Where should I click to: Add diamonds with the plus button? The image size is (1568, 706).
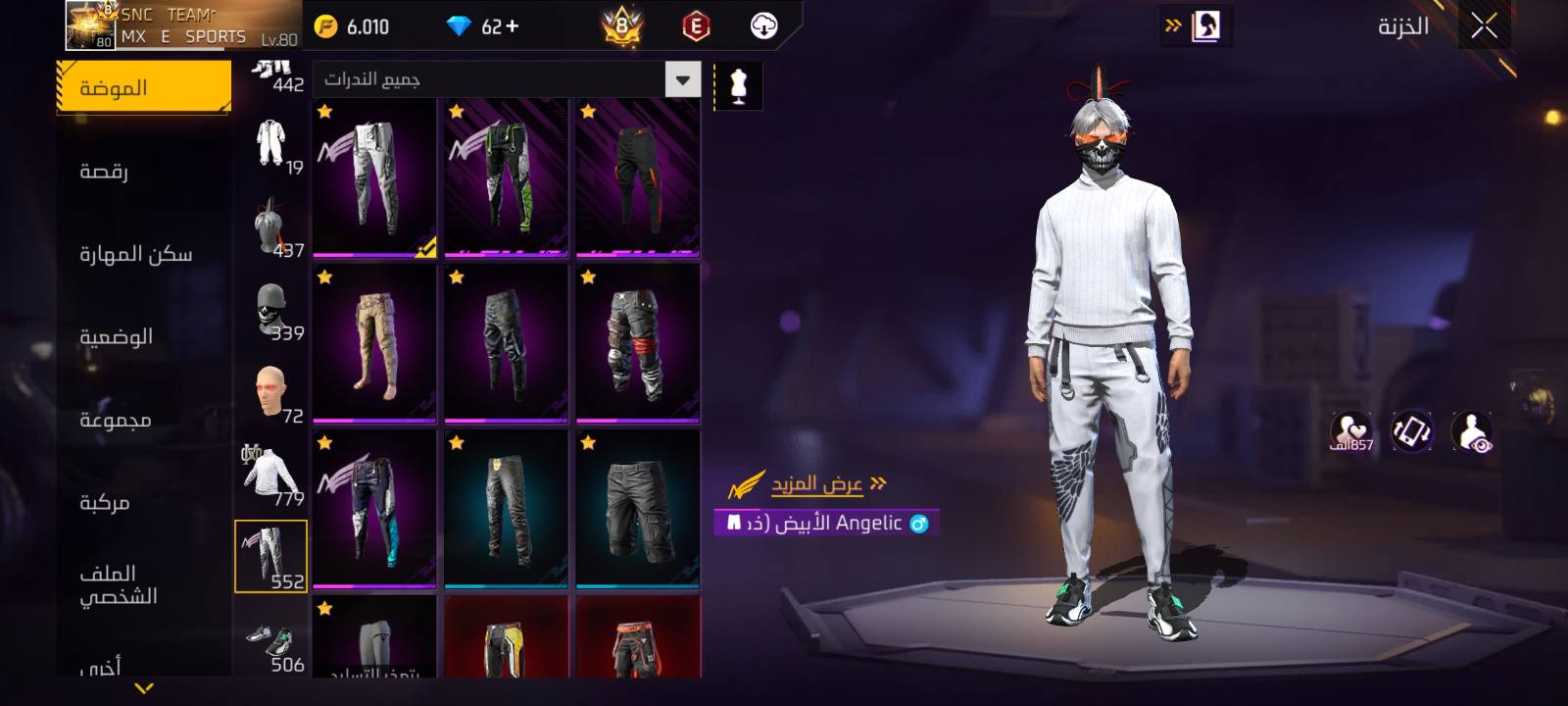[514, 26]
